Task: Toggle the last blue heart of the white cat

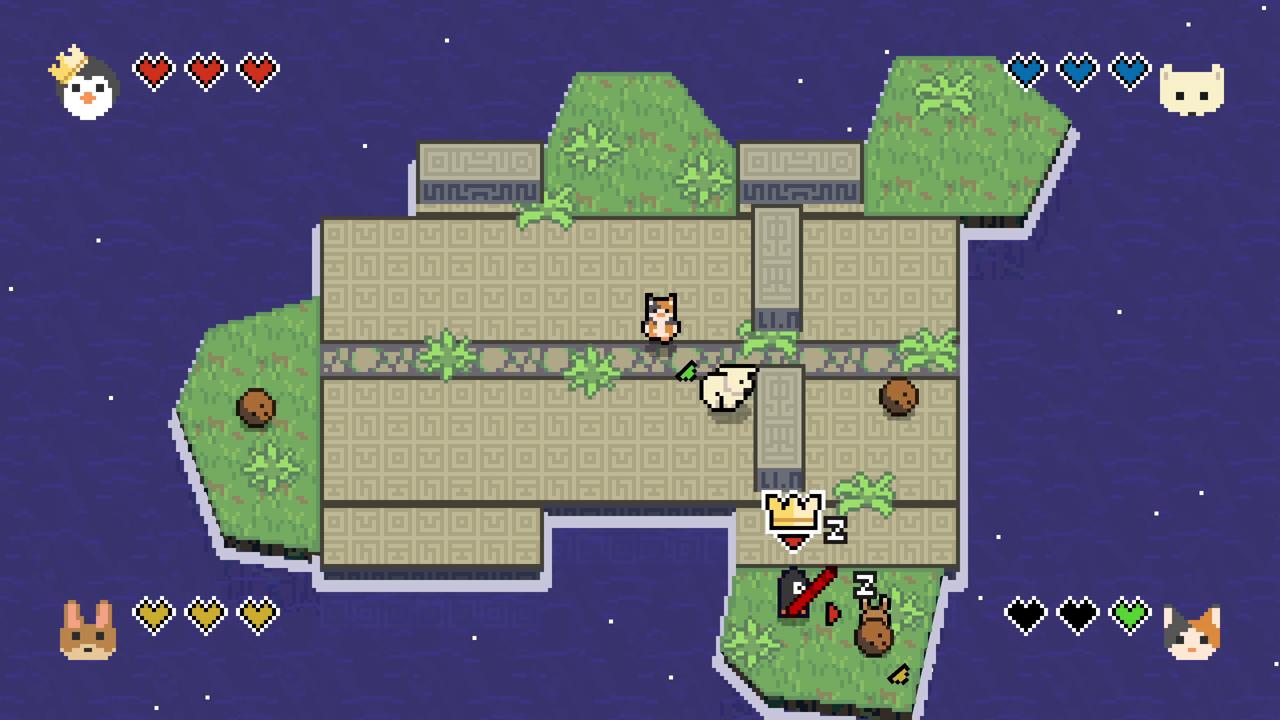Action: coord(1129,70)
